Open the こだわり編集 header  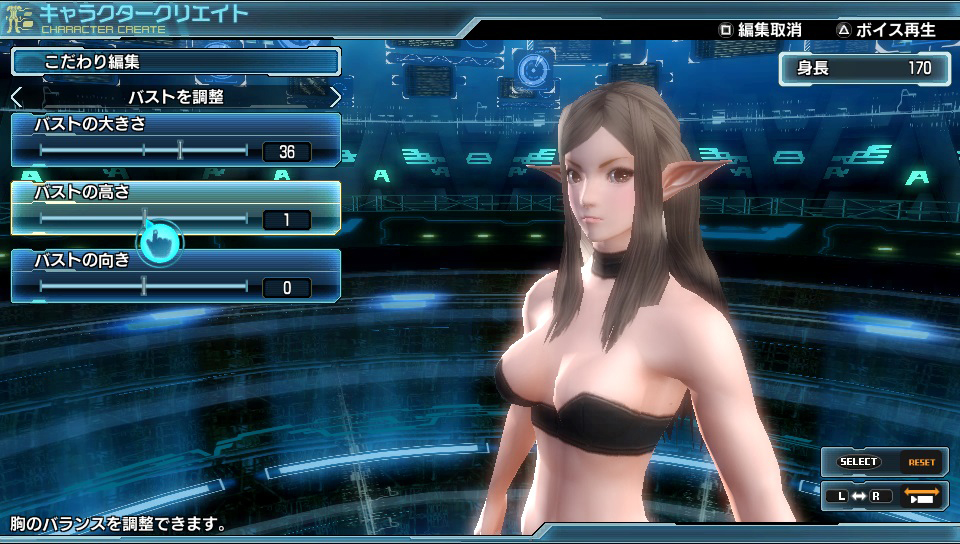pos(176,62)
